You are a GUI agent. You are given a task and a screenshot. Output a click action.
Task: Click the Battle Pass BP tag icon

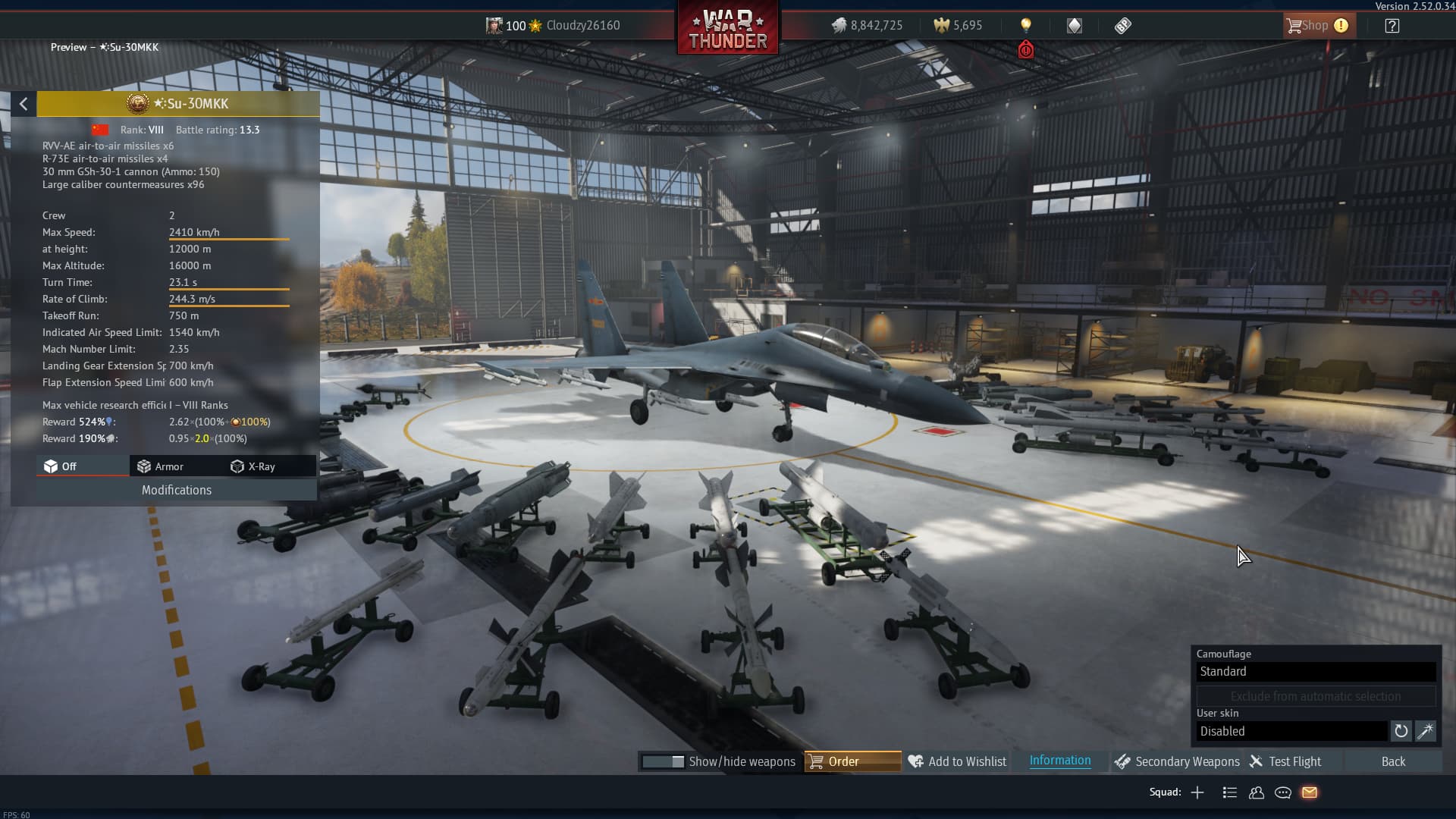tap(1122, 25)
